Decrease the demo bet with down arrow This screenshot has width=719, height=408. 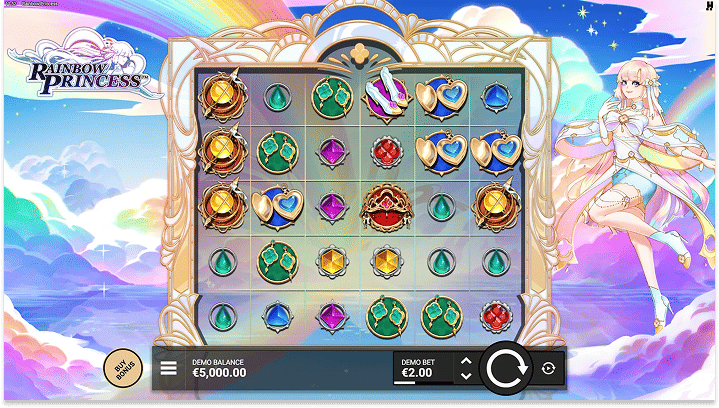(x=465, y=376)
